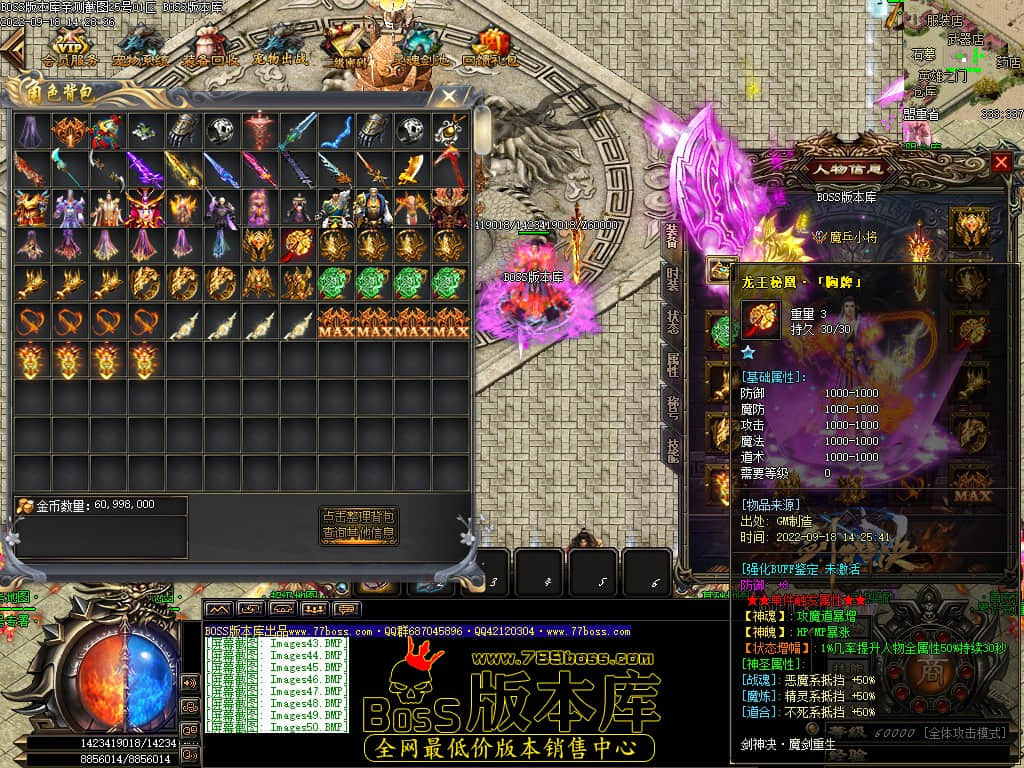This screenshot has width=1024, height=768.
Task: Click the 点击整理背包 sort bag button
Action: (359, 517)
